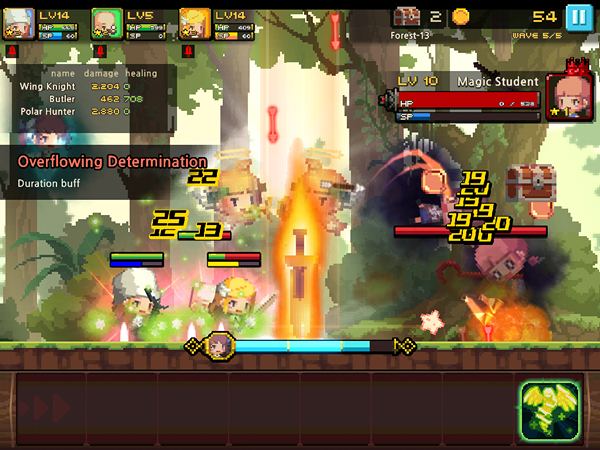Click the Magic Student boss portrait
Image resolution: width=600 pixels, height=450 pixels.
point(570,98)
